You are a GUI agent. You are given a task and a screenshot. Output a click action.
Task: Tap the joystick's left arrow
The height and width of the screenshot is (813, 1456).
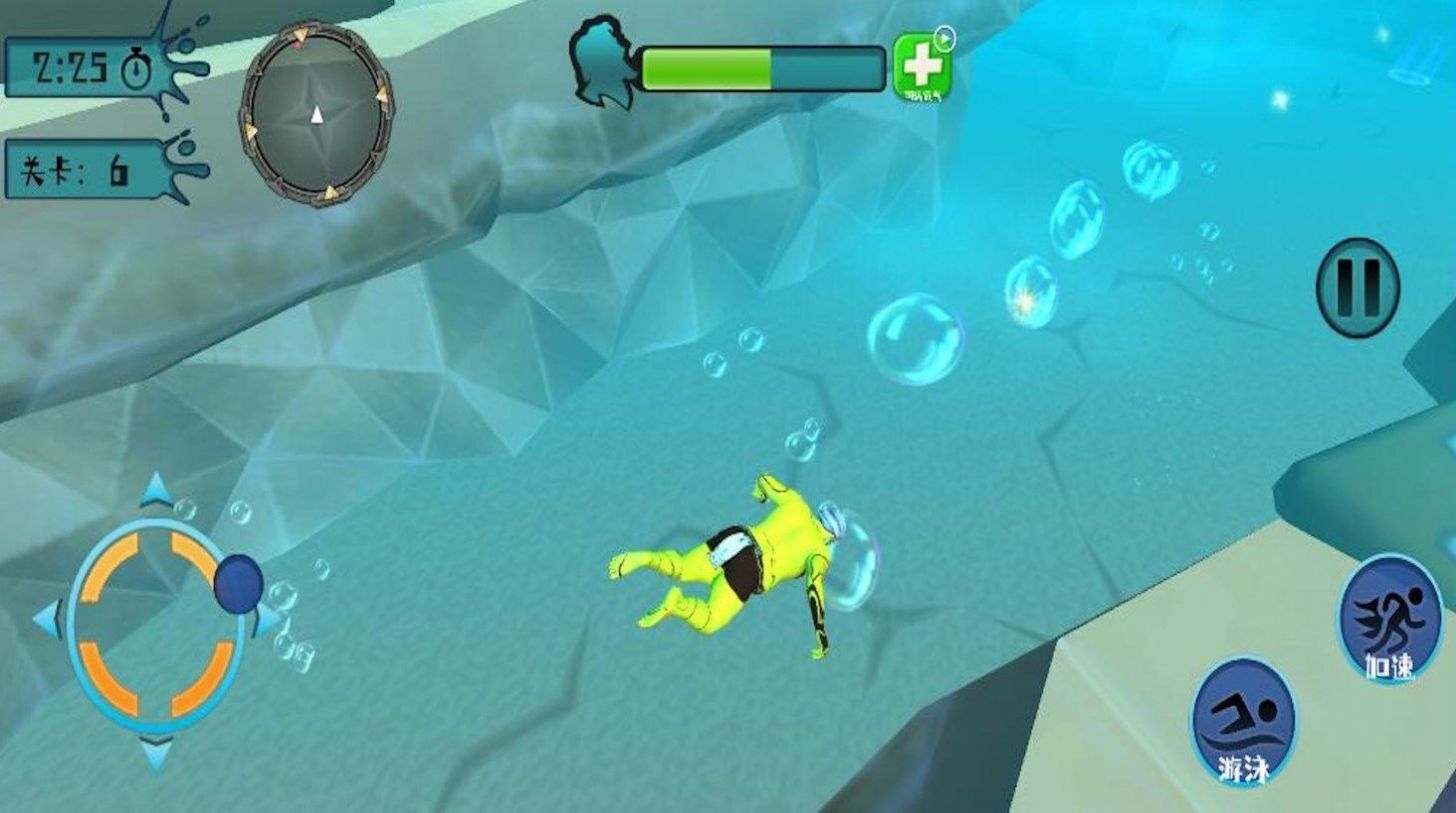tap(48, 619)
